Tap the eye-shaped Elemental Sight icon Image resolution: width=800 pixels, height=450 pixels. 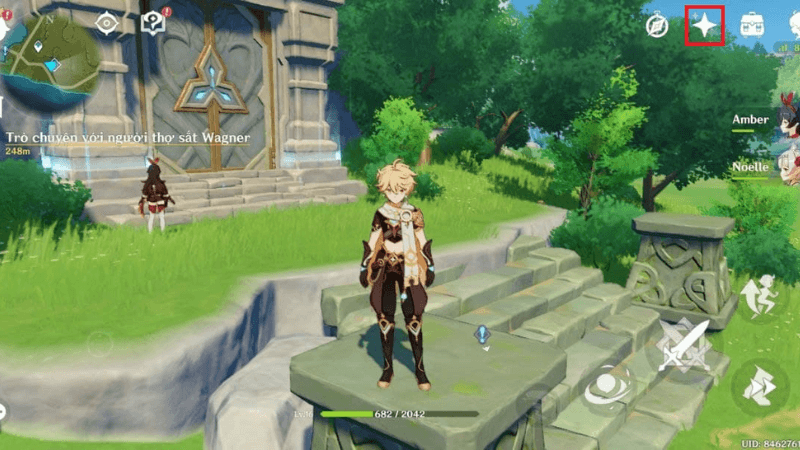click(106, 23)
